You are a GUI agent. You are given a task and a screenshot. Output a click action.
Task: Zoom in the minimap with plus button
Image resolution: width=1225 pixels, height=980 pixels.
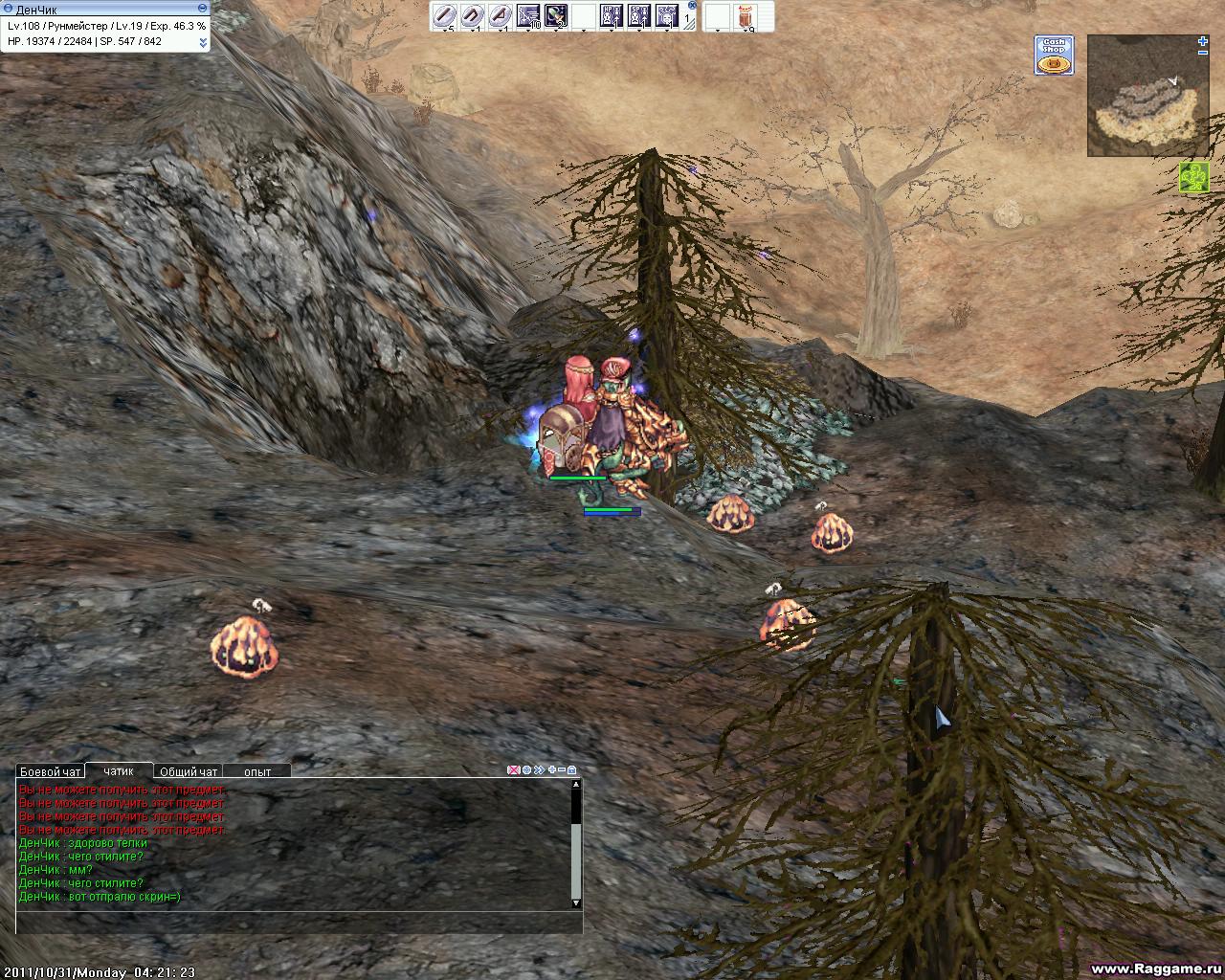(x=1203, y=41)
